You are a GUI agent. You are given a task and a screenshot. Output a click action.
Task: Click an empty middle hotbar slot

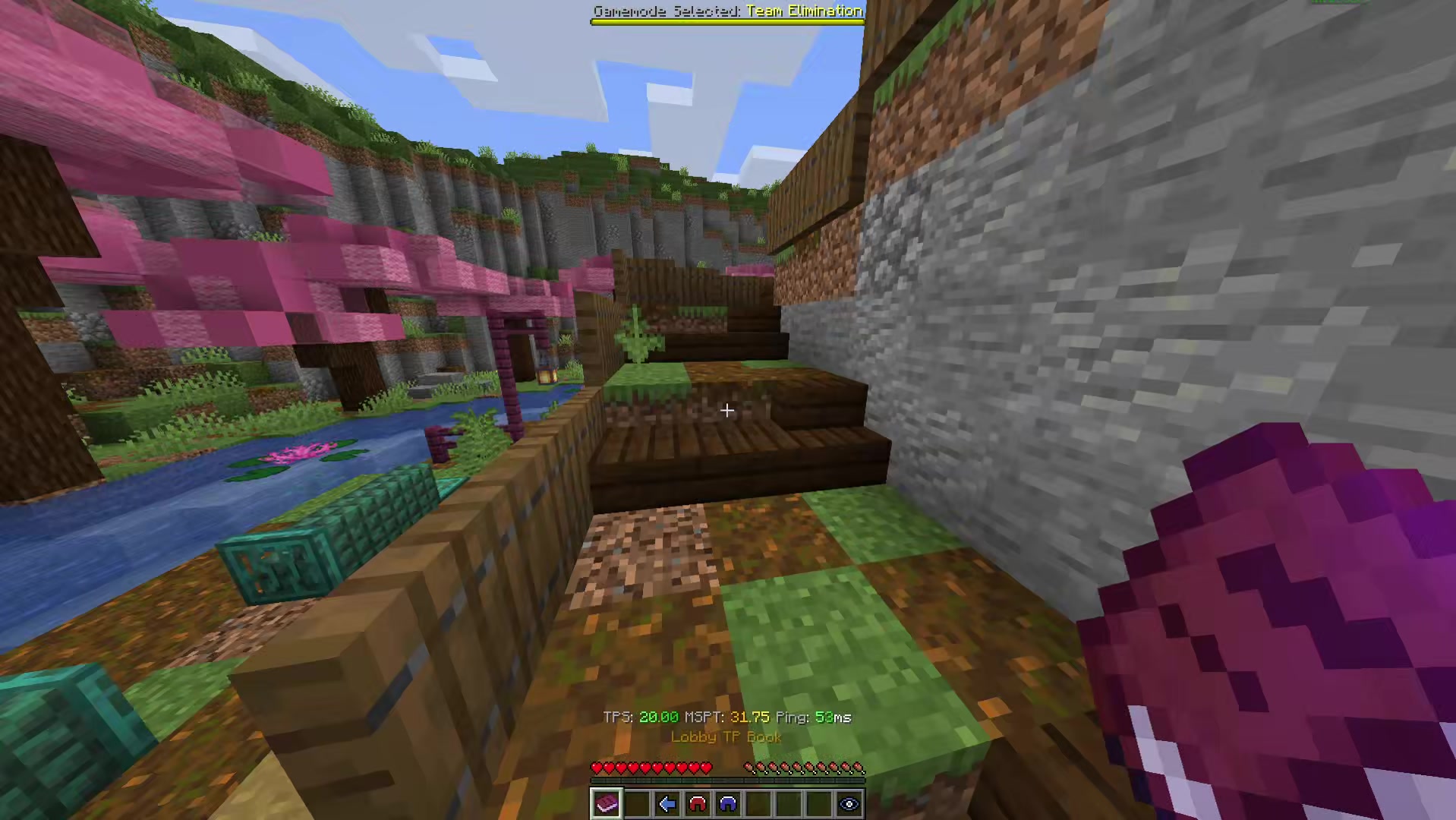coord(788,804)
